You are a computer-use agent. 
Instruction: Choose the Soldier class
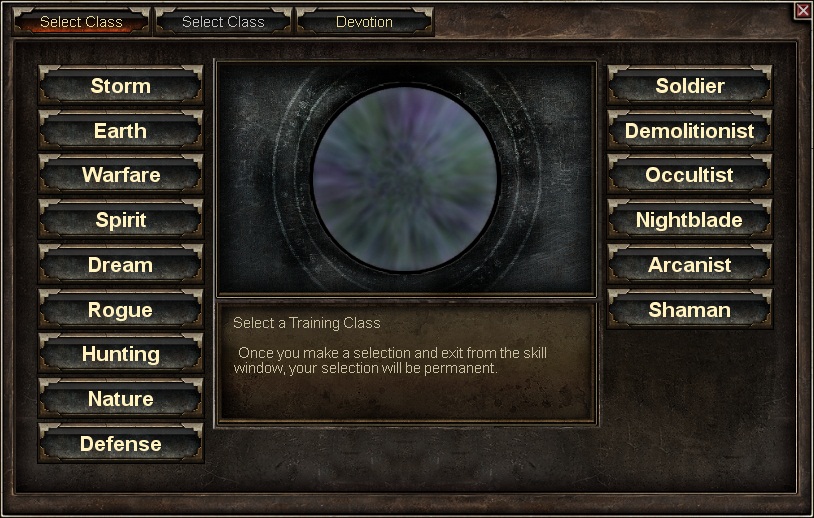[689, 86]
